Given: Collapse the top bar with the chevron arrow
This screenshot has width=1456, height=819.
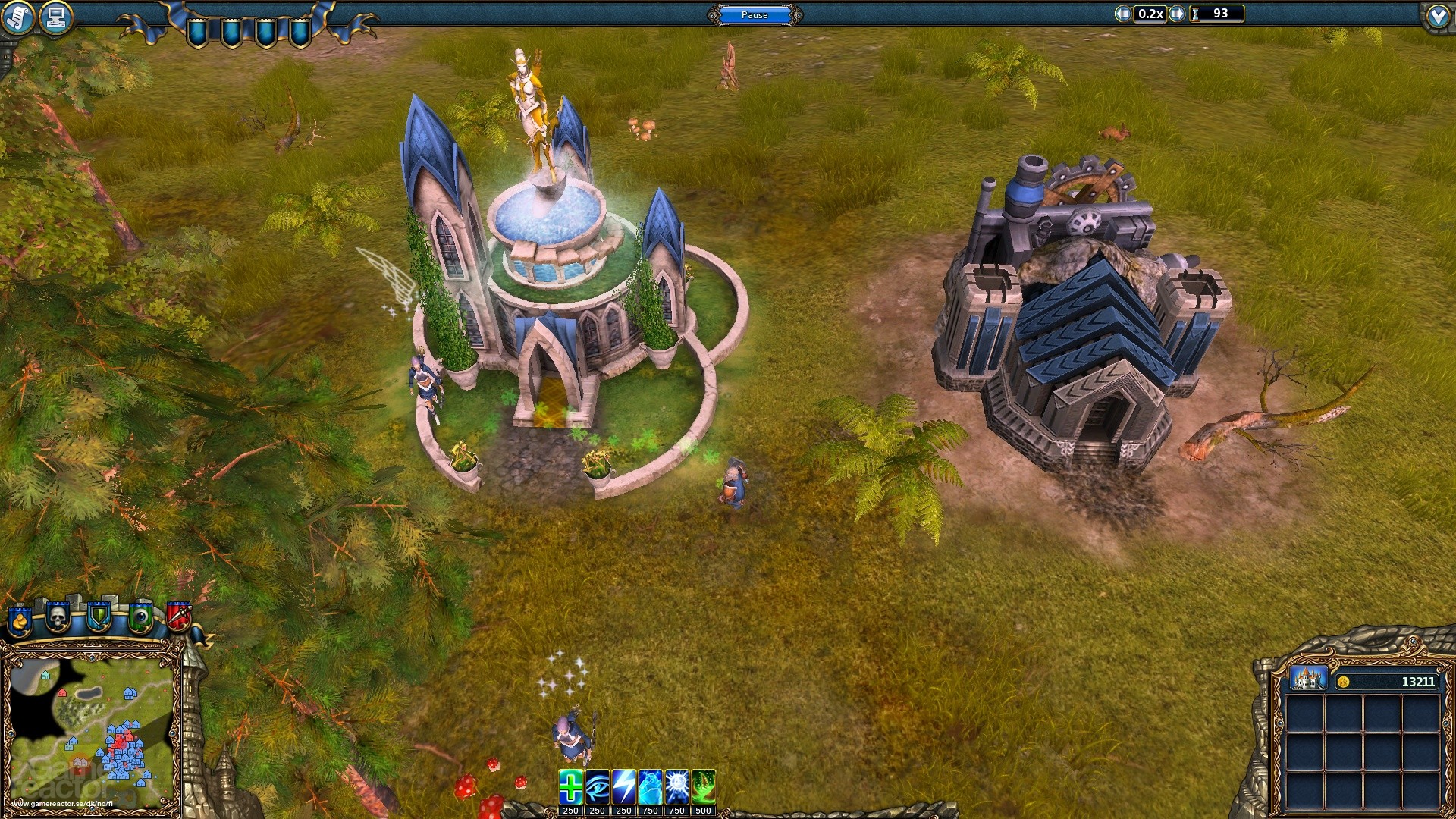Looking at the screenshot, I should [1440, 15].
